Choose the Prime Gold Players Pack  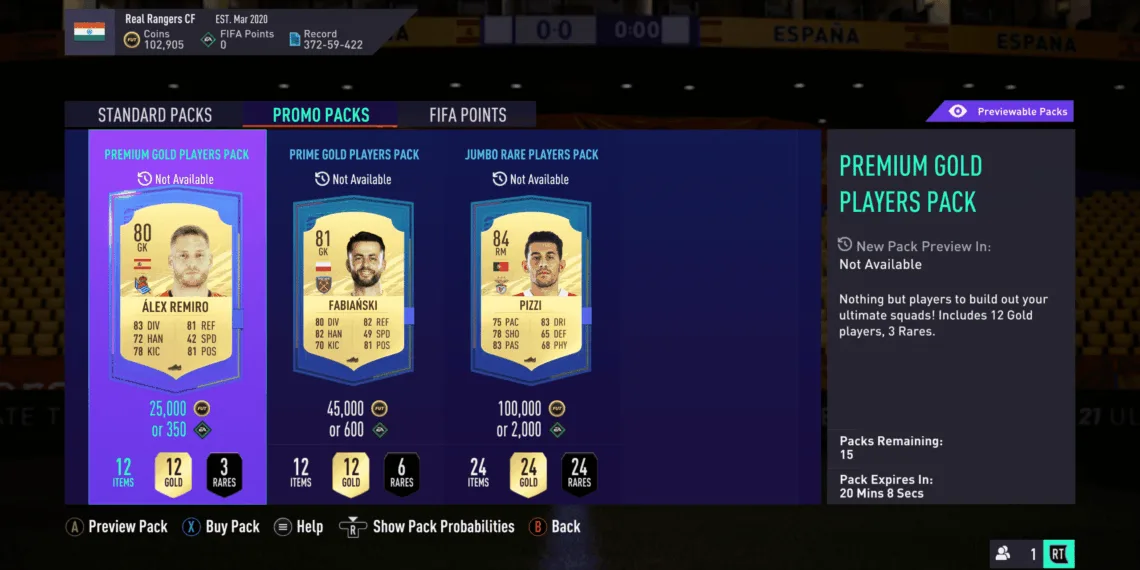pyautogui.click(x=355, y=300)
